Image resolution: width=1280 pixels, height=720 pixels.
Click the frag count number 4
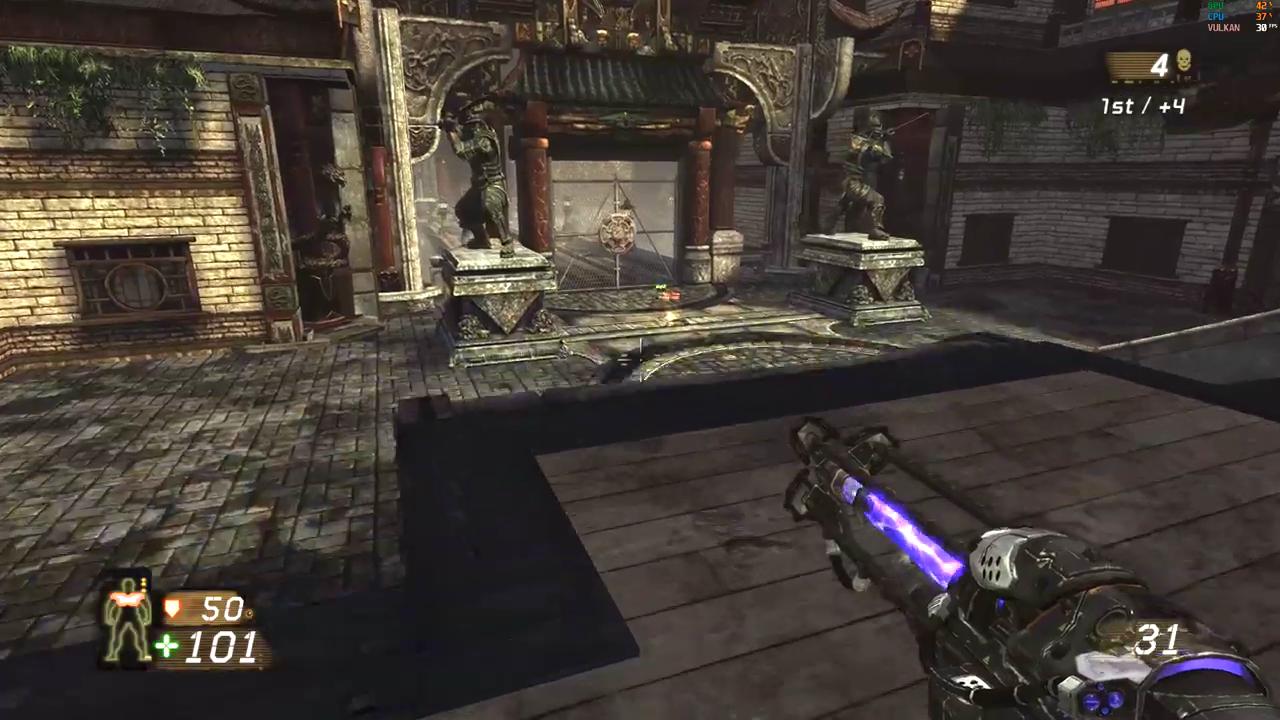[1158, 63]
